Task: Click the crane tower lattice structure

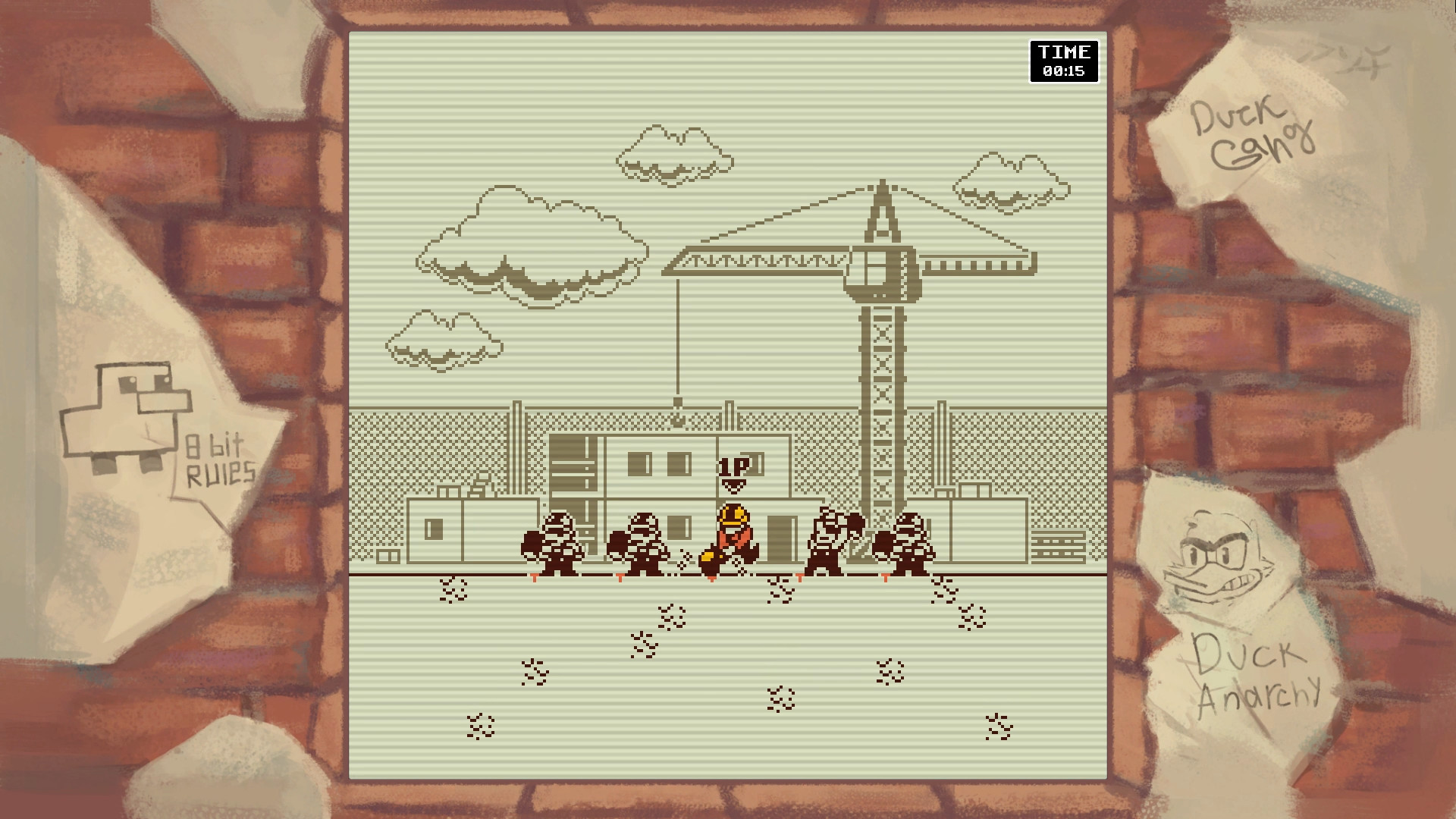Action: 882,394
